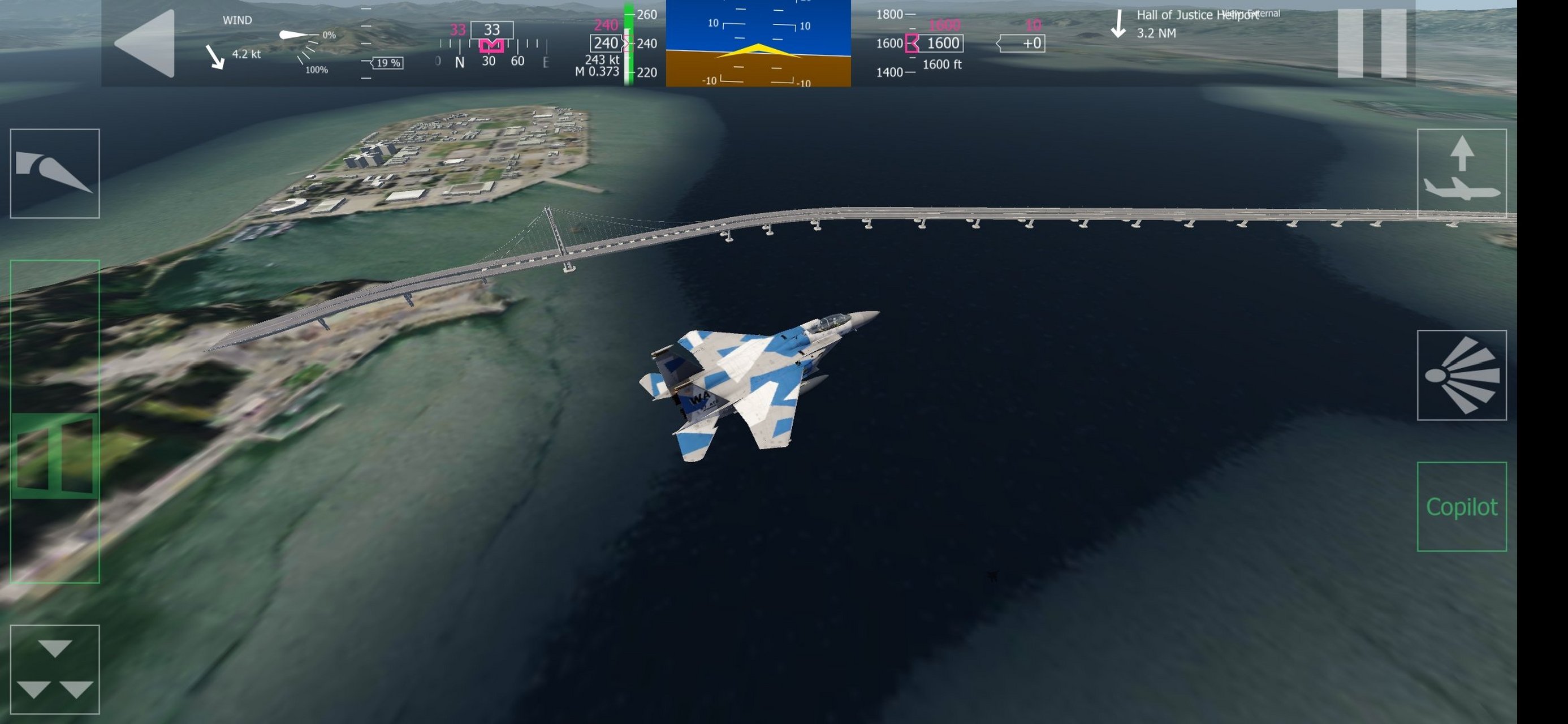Click the attitude indicator horizon display

point(758,46)
